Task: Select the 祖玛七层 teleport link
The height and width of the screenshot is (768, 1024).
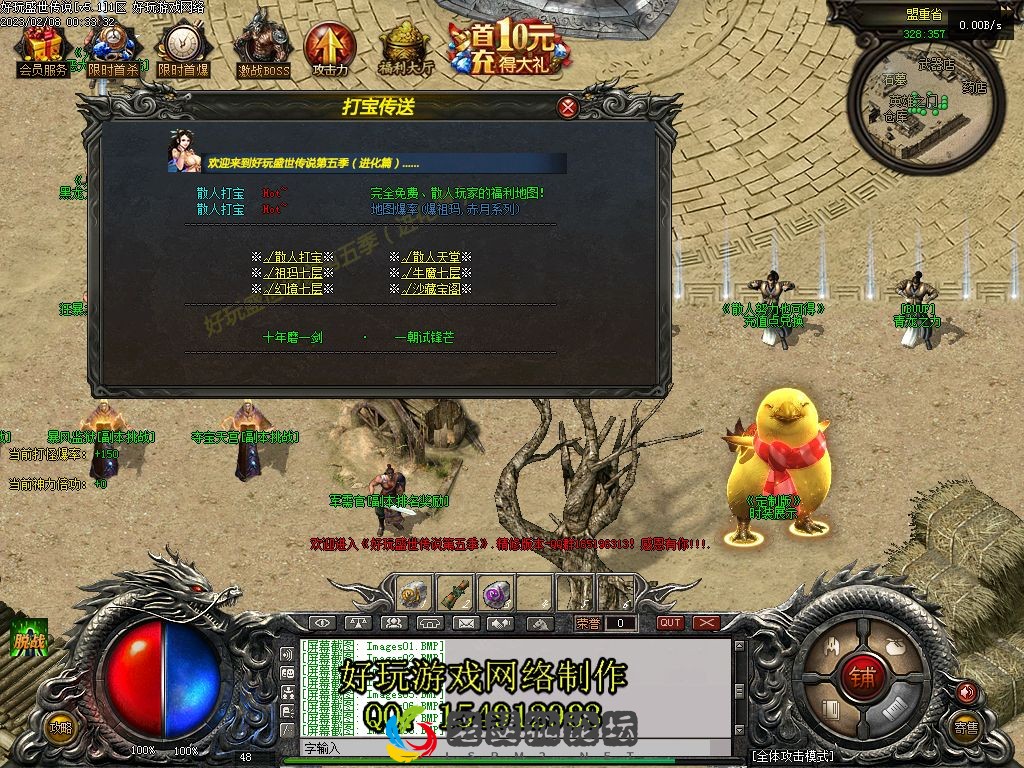Action: coord(292,273)
